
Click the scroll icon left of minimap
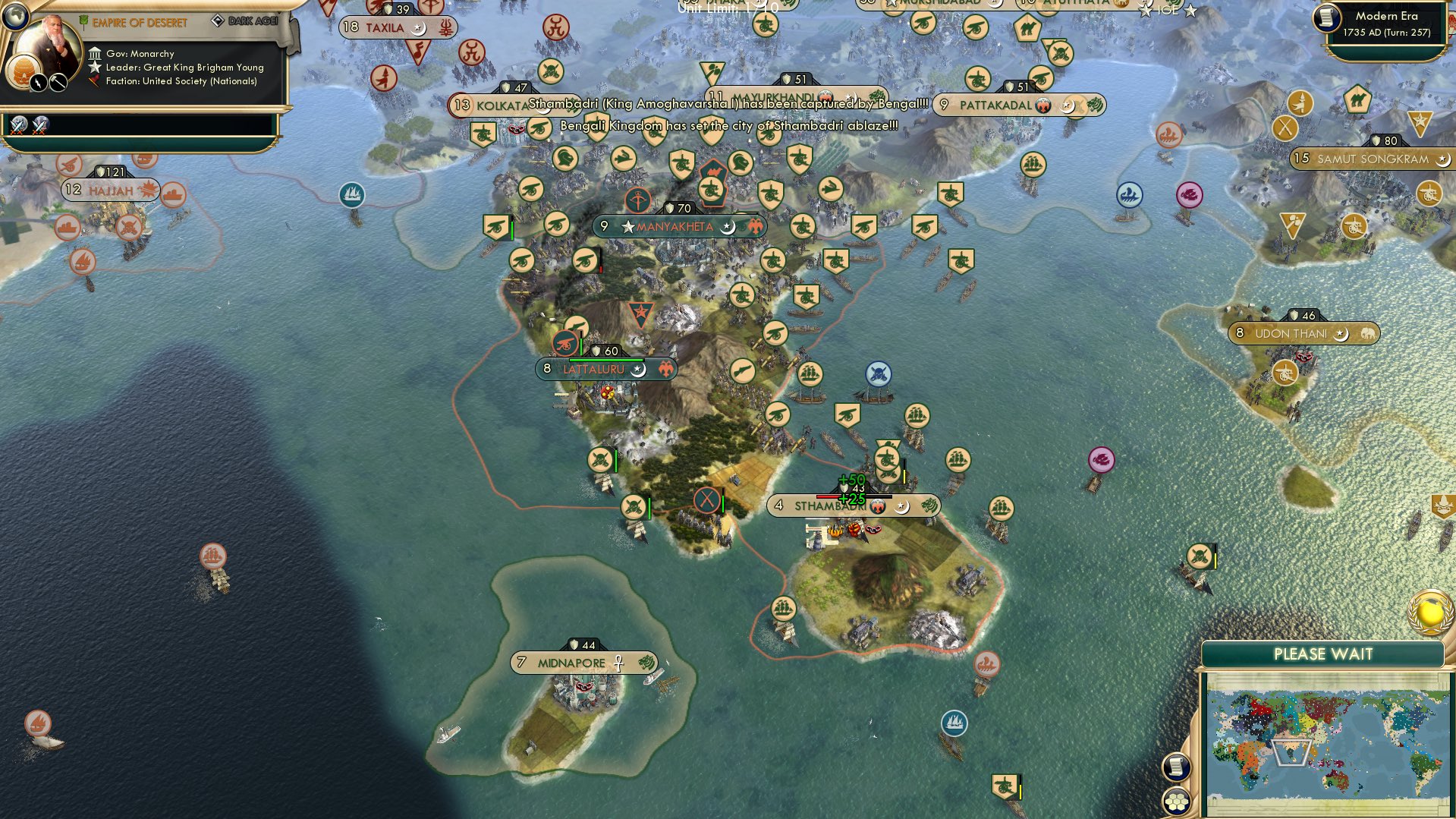(x=1175, y=767)
